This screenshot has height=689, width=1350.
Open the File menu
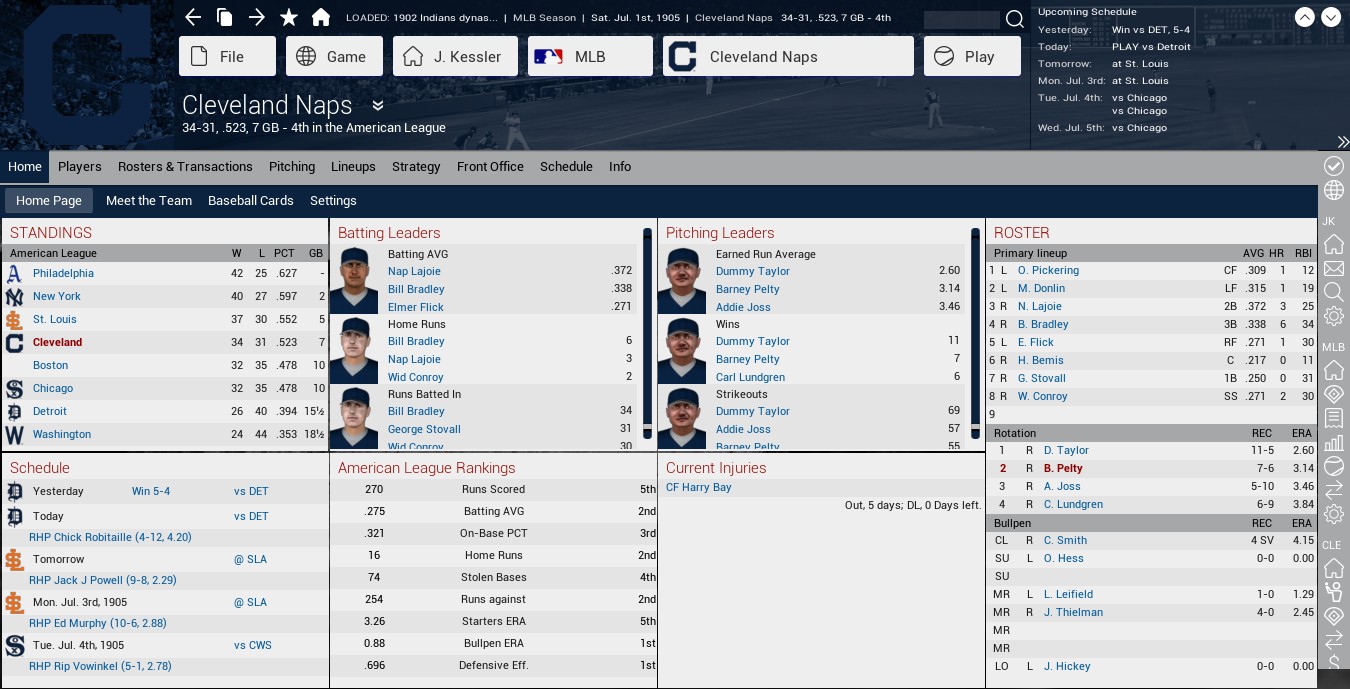227,57
